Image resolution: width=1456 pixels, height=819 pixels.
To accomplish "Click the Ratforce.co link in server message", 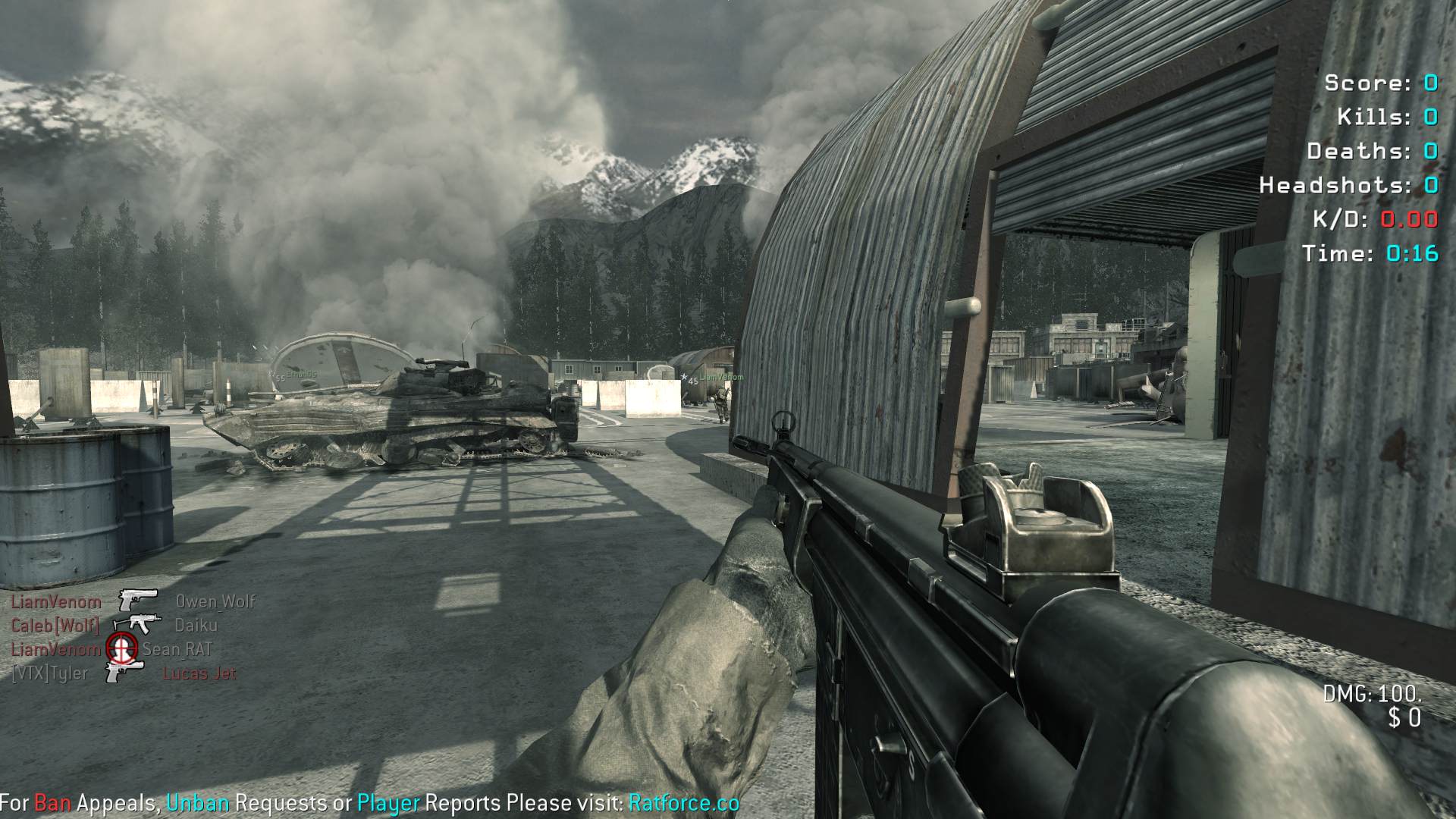I will [683, 803].
